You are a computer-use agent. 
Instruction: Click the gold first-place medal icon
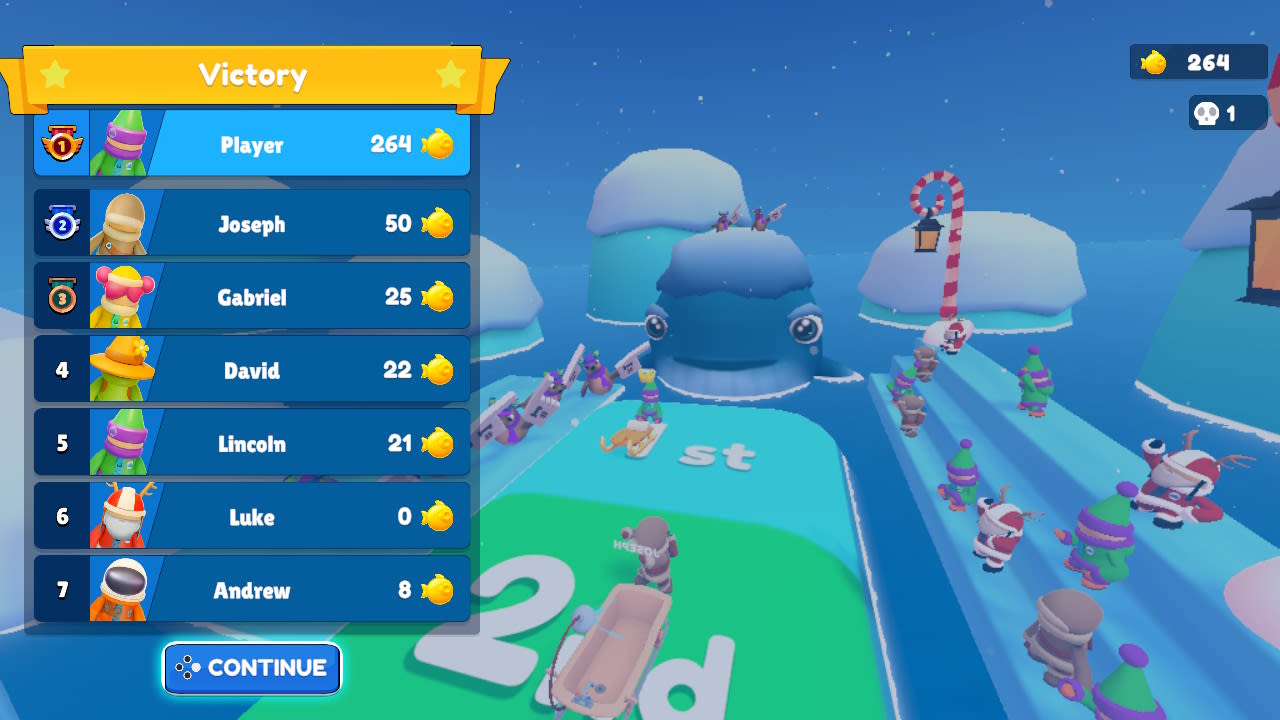coord(62,144)
